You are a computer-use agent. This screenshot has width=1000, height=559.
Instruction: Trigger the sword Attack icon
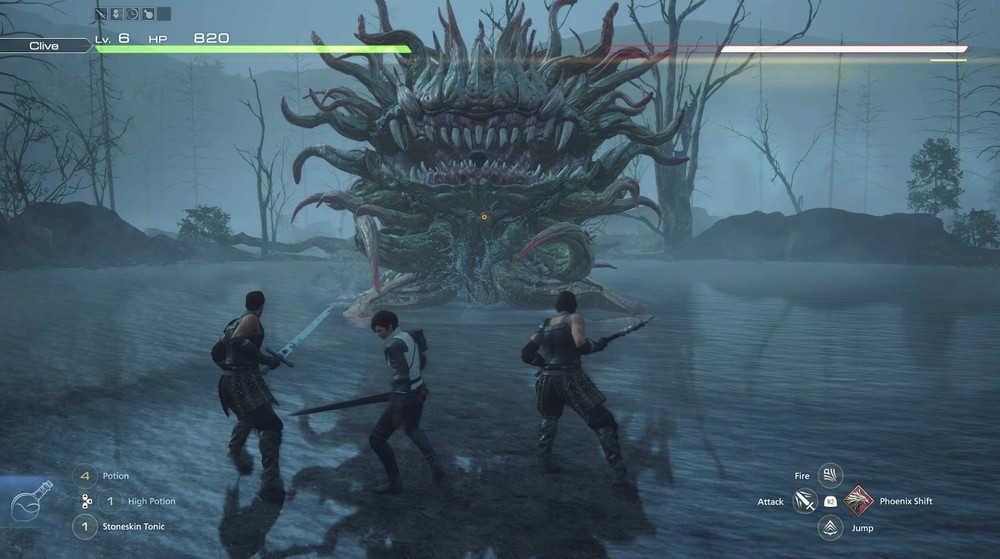click(x=804, y=501)
